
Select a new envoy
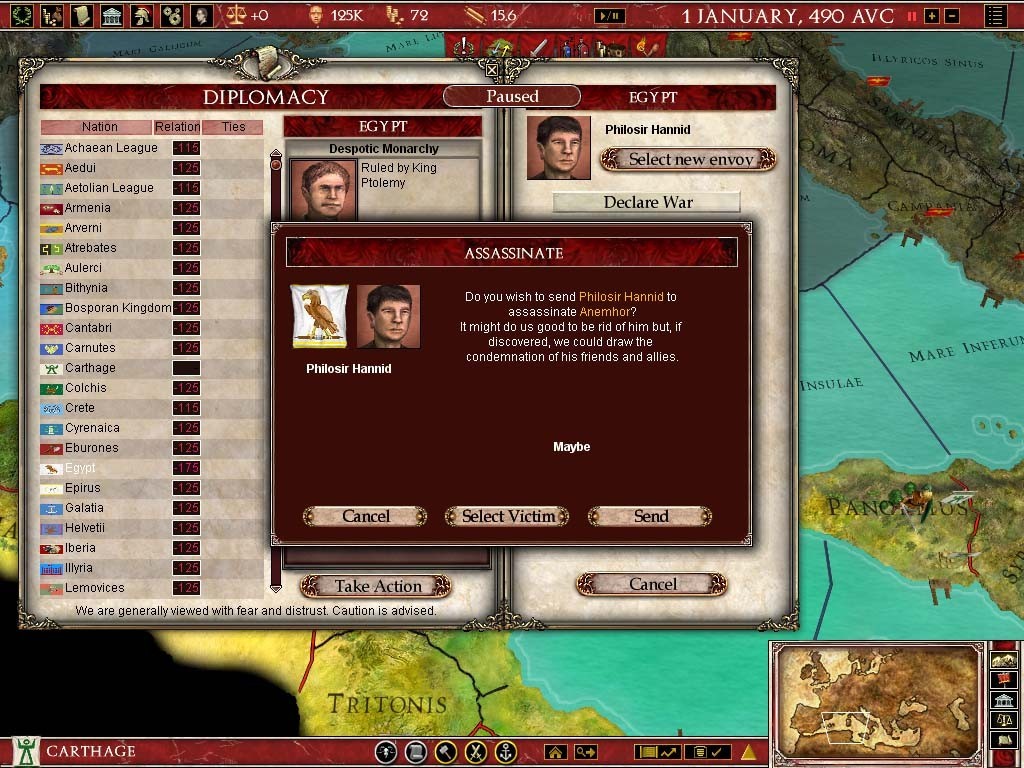(x=689, y=159)
